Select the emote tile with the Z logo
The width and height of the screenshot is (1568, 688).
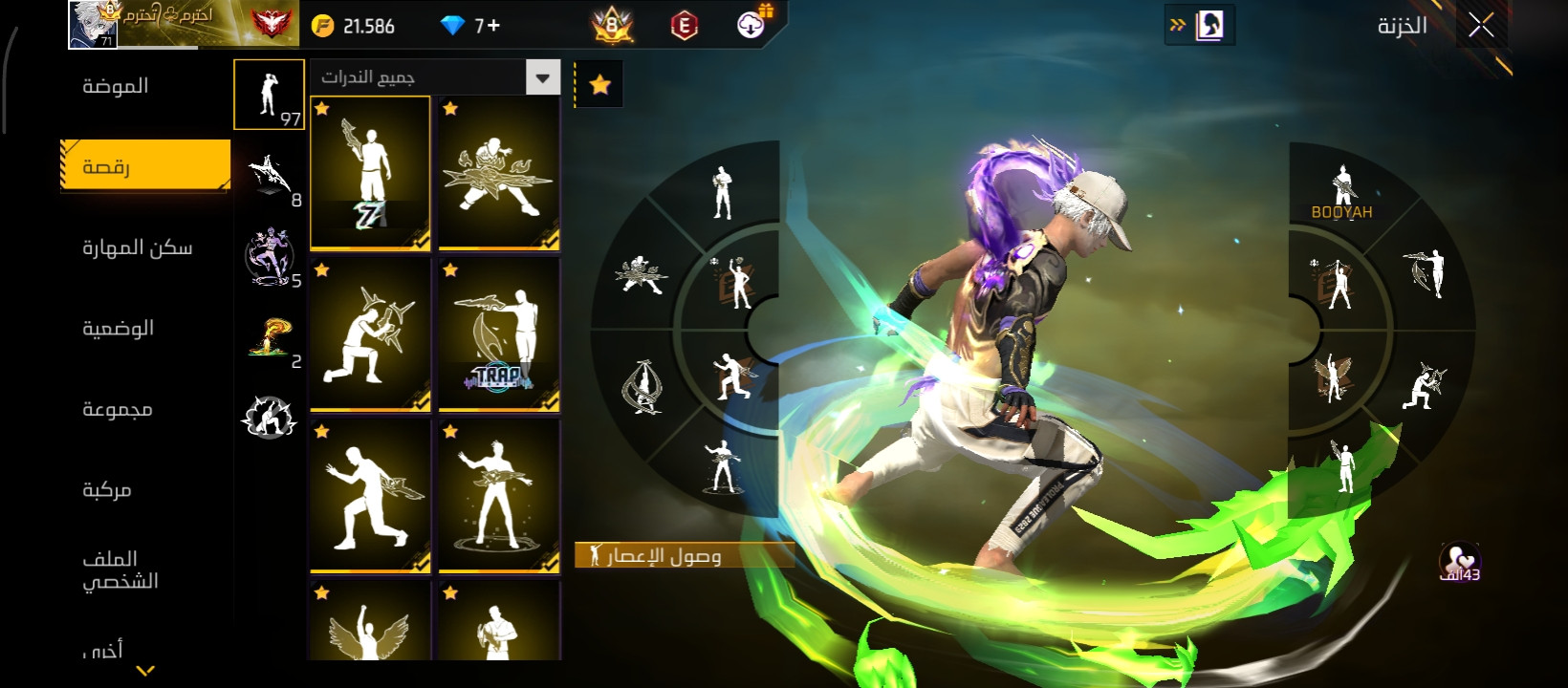pos(370,173)
